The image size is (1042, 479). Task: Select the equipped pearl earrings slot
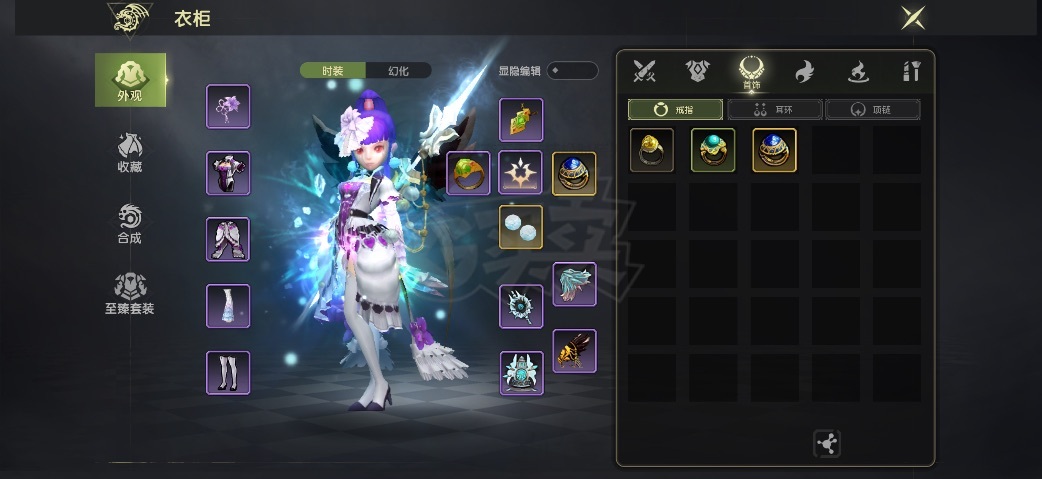pos(521,227)
